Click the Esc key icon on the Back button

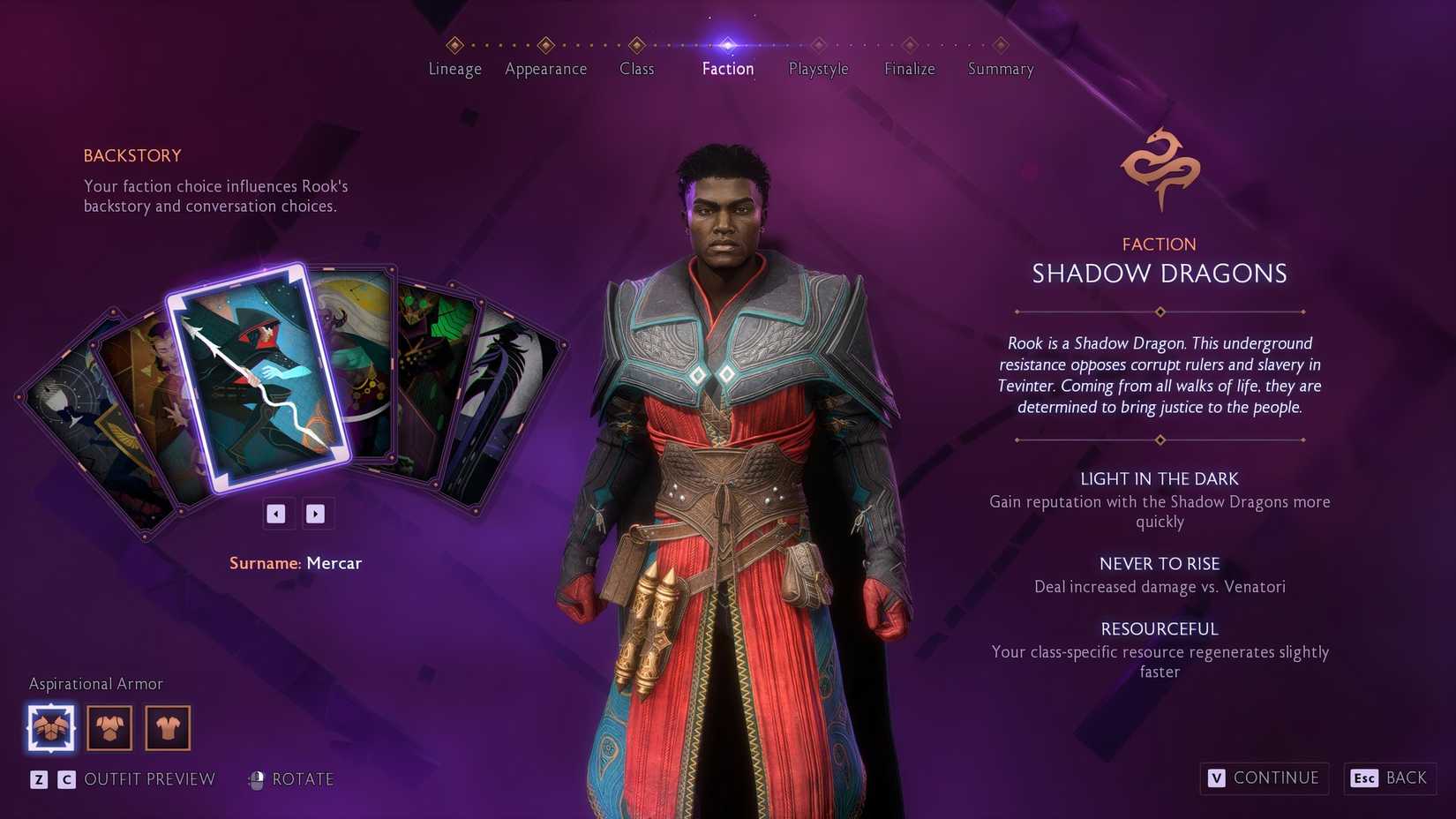tap(1363, 778)
